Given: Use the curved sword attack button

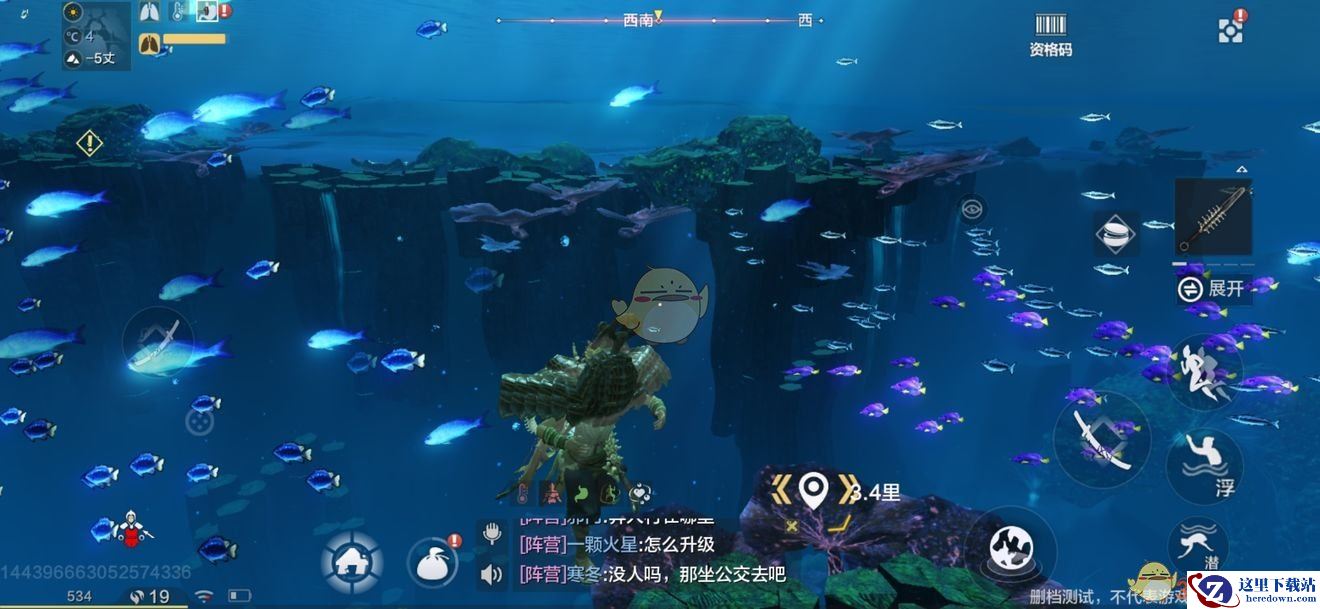Looking at the screenshot, I should [1102, 439].
